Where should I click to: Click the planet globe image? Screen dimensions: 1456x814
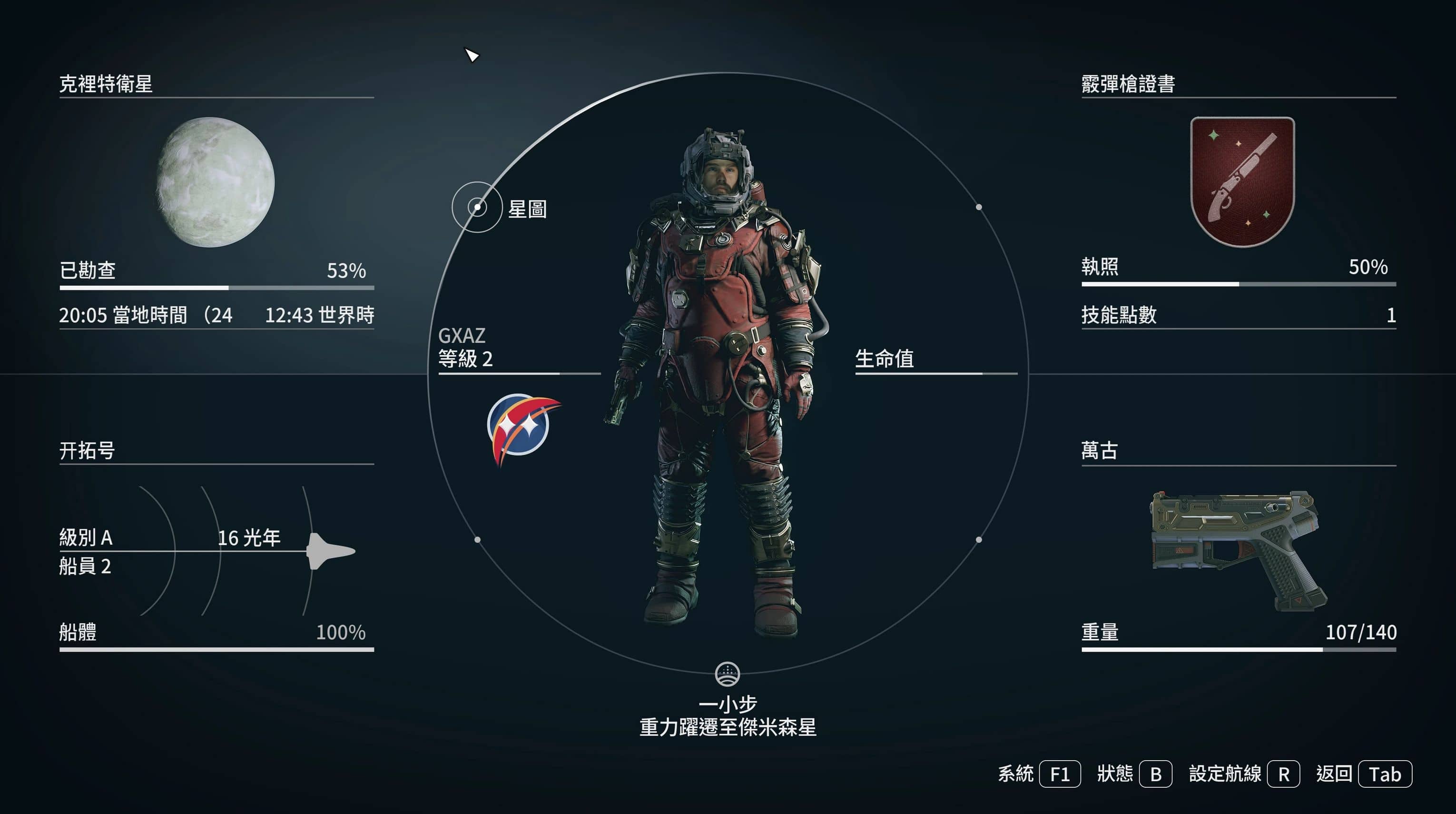click(216, 182)
